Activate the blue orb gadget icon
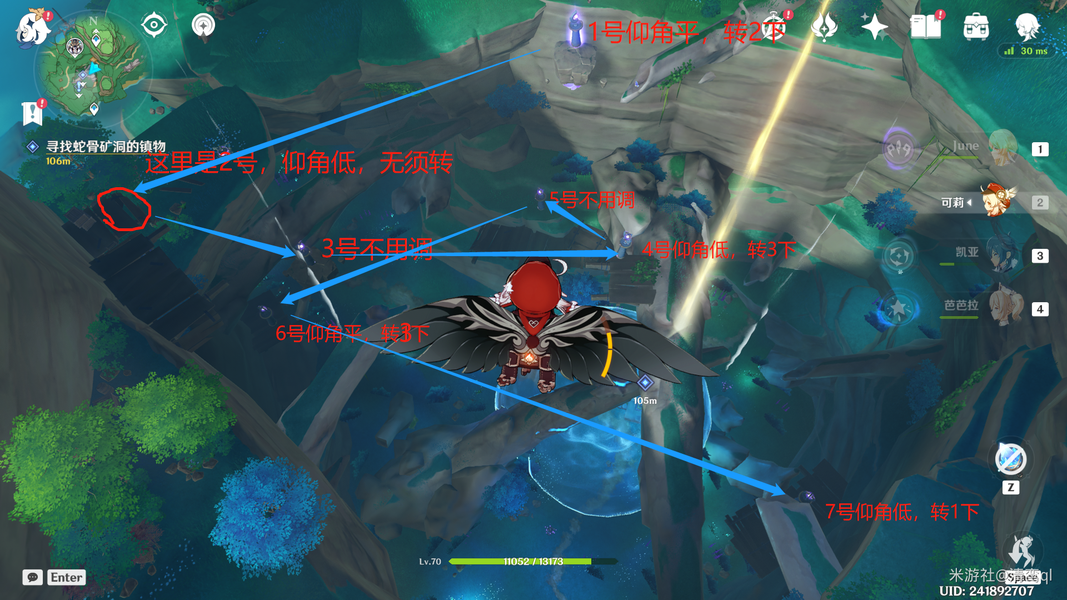This screenshot has width=1067, height=600. [x=1010, y=459]
